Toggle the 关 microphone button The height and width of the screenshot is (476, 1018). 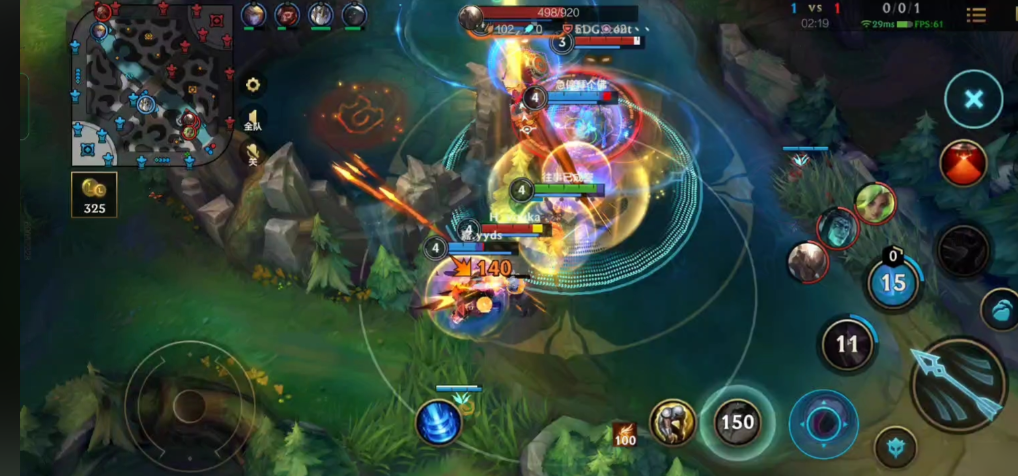pos(253,152)
